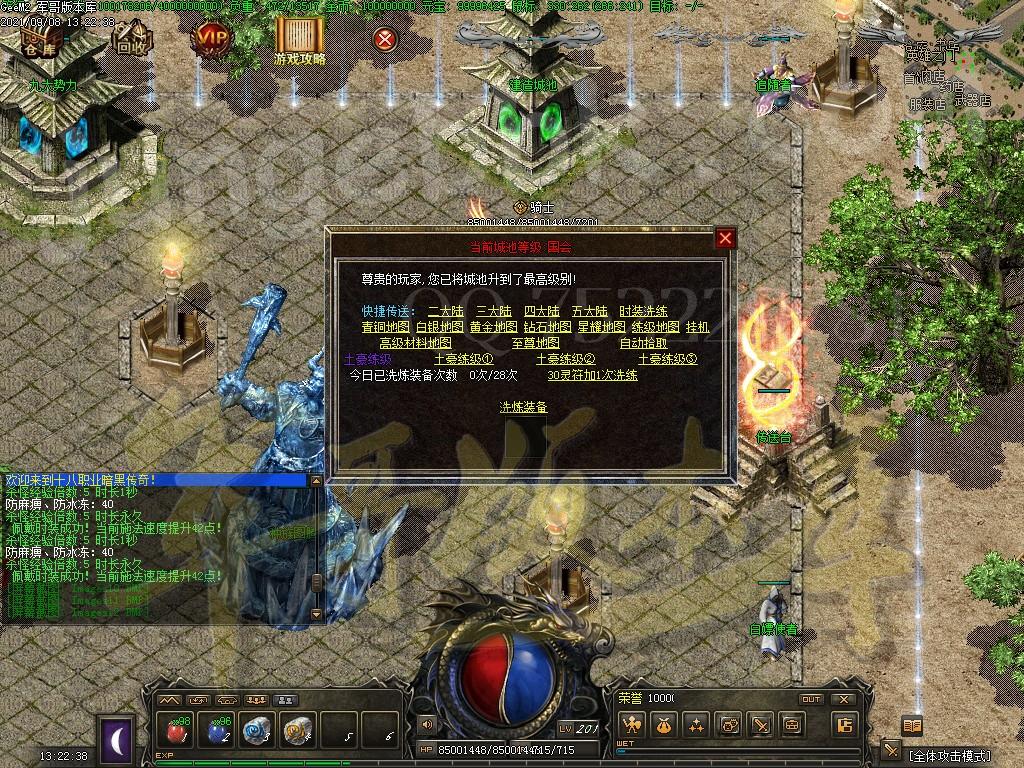
Task: Close the city level dialog window
Action: point(726,238)
